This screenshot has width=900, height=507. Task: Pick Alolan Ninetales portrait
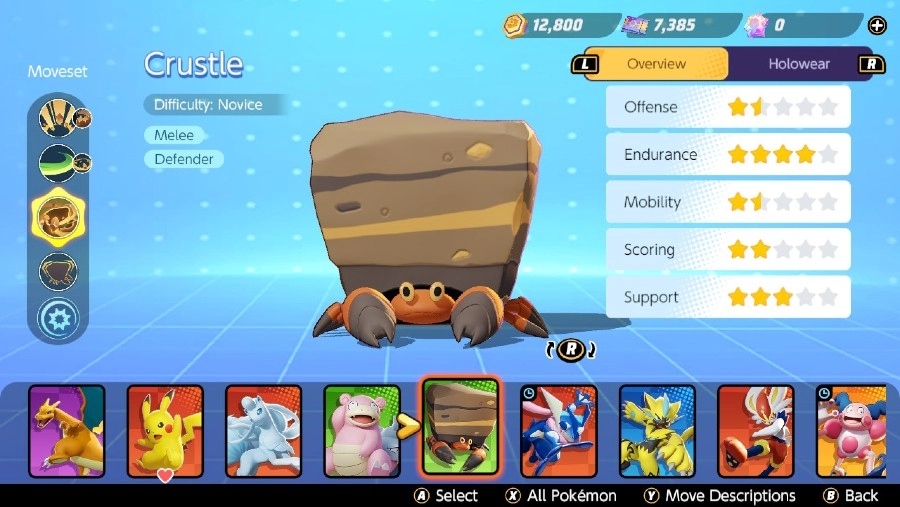[x=263, y=430]
